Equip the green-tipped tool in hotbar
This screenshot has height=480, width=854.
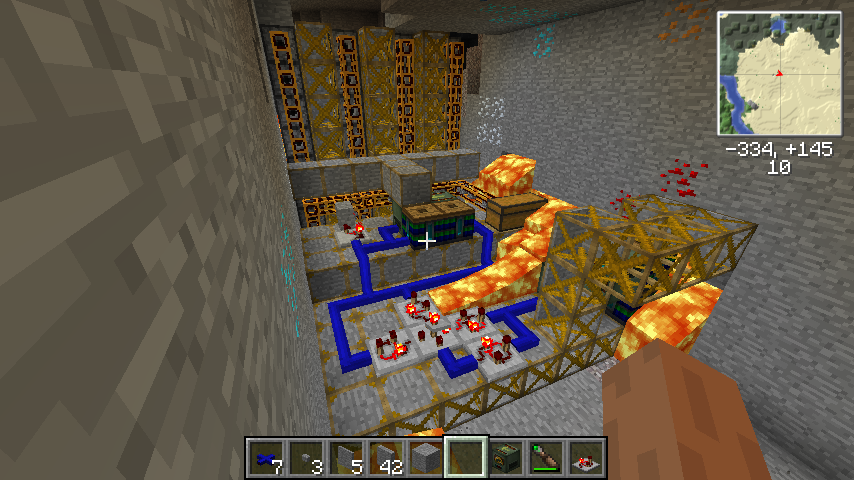[x=546, y=458]
